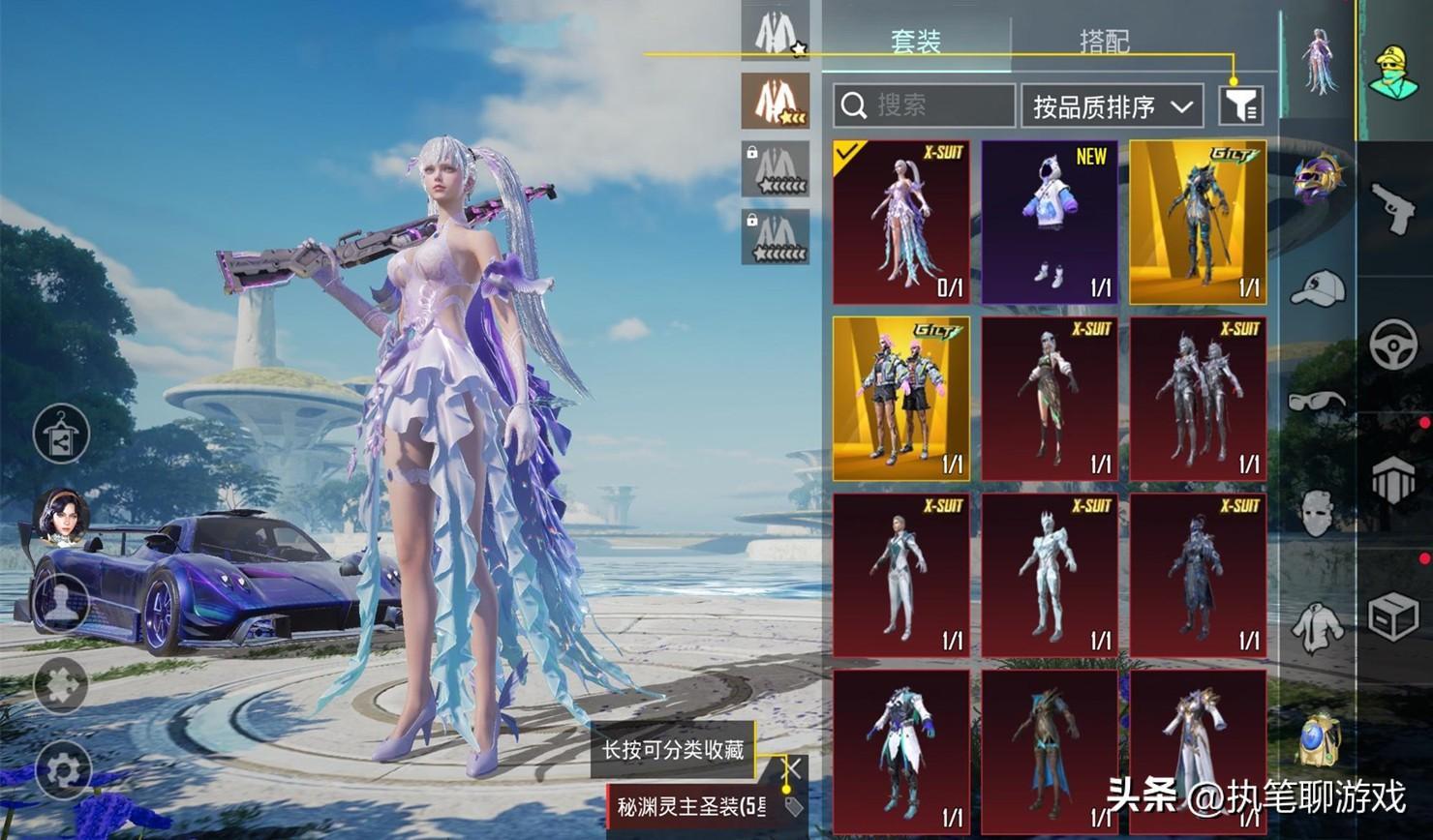Select the sunglasses category
Viewport: 1433px width, 840px height.
(1317, 400)
